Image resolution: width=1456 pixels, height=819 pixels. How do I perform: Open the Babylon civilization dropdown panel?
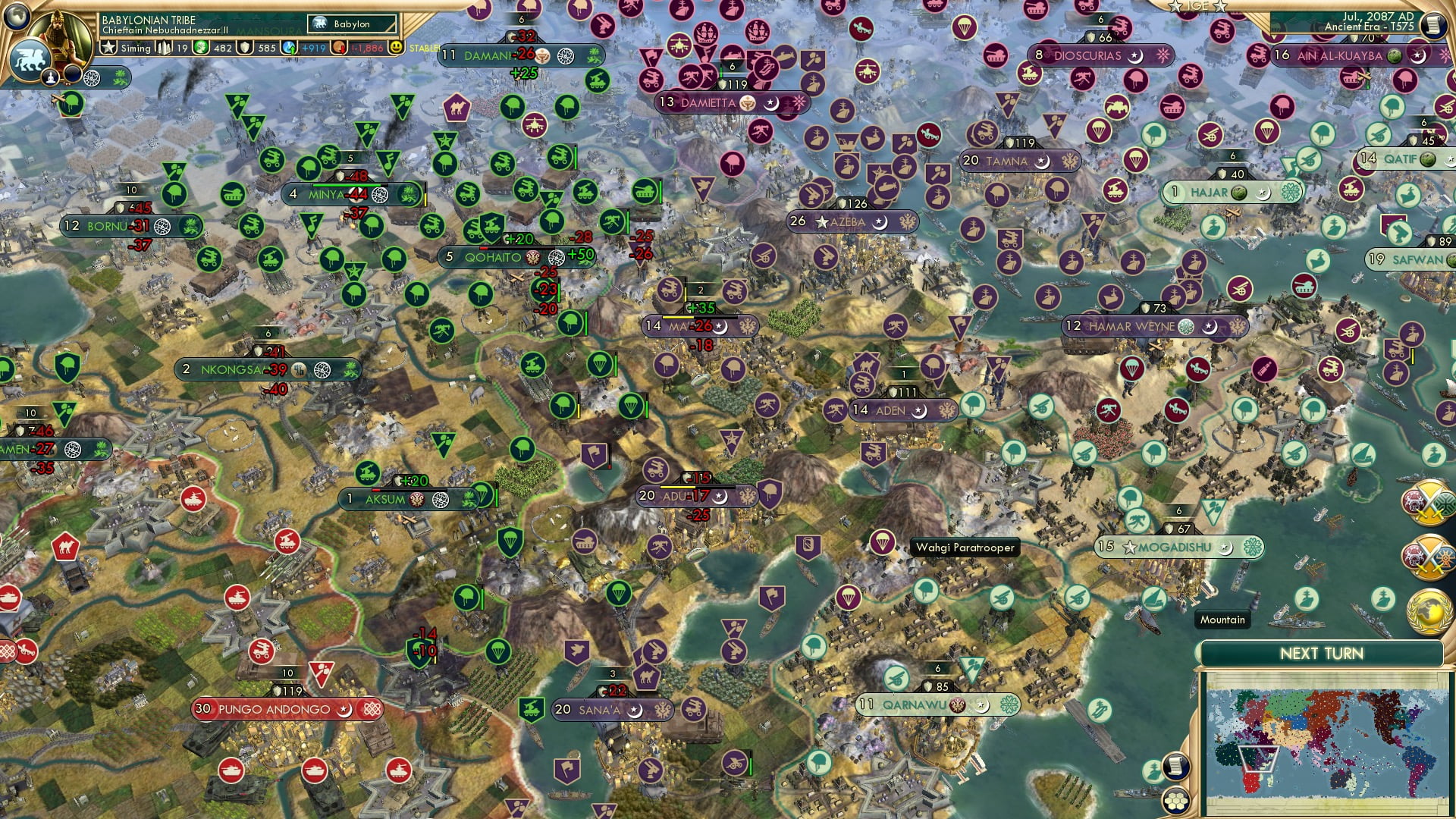(x=352, y=24)
